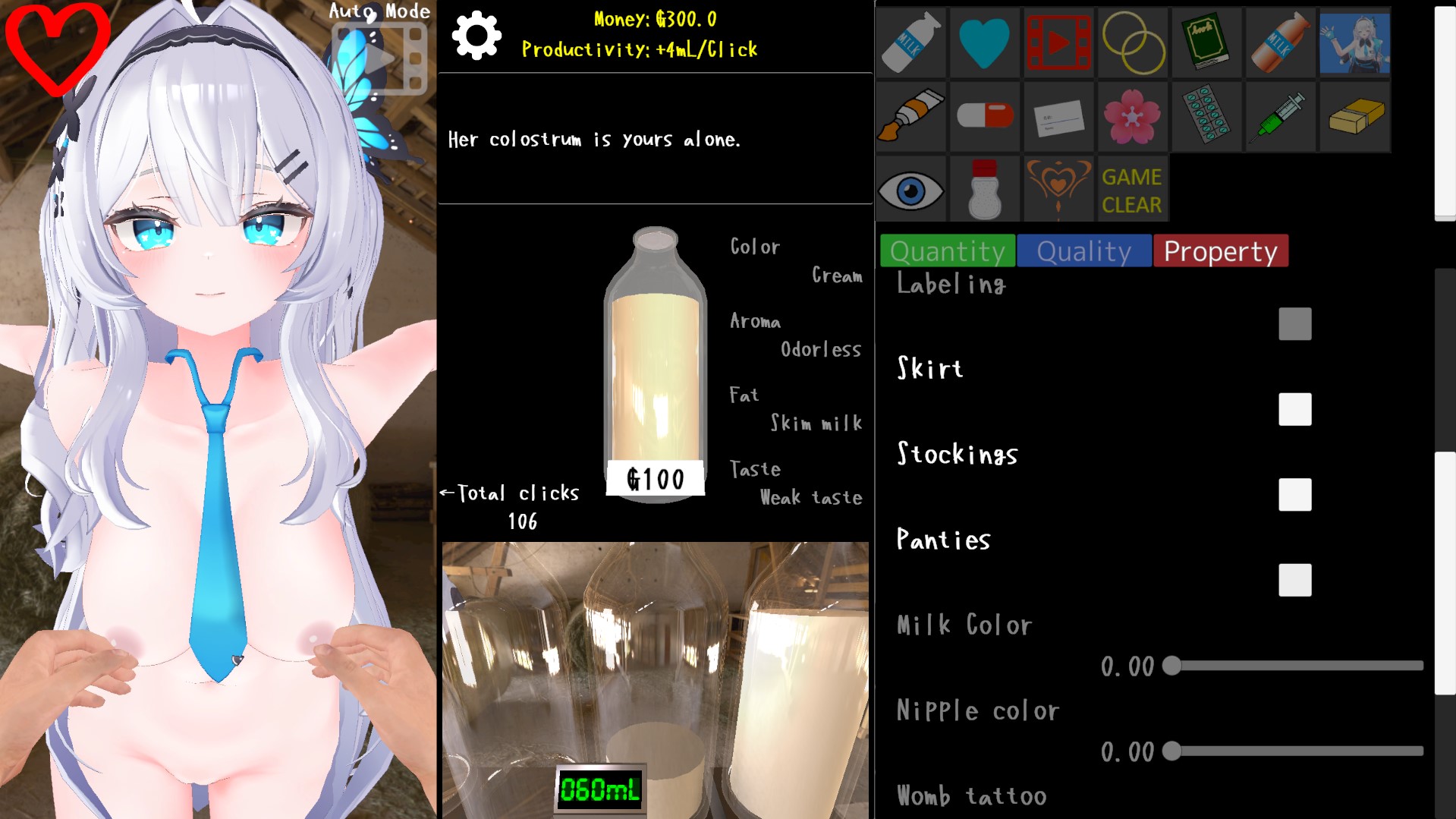Enable the Panties checkbox

coord(1294,581)
